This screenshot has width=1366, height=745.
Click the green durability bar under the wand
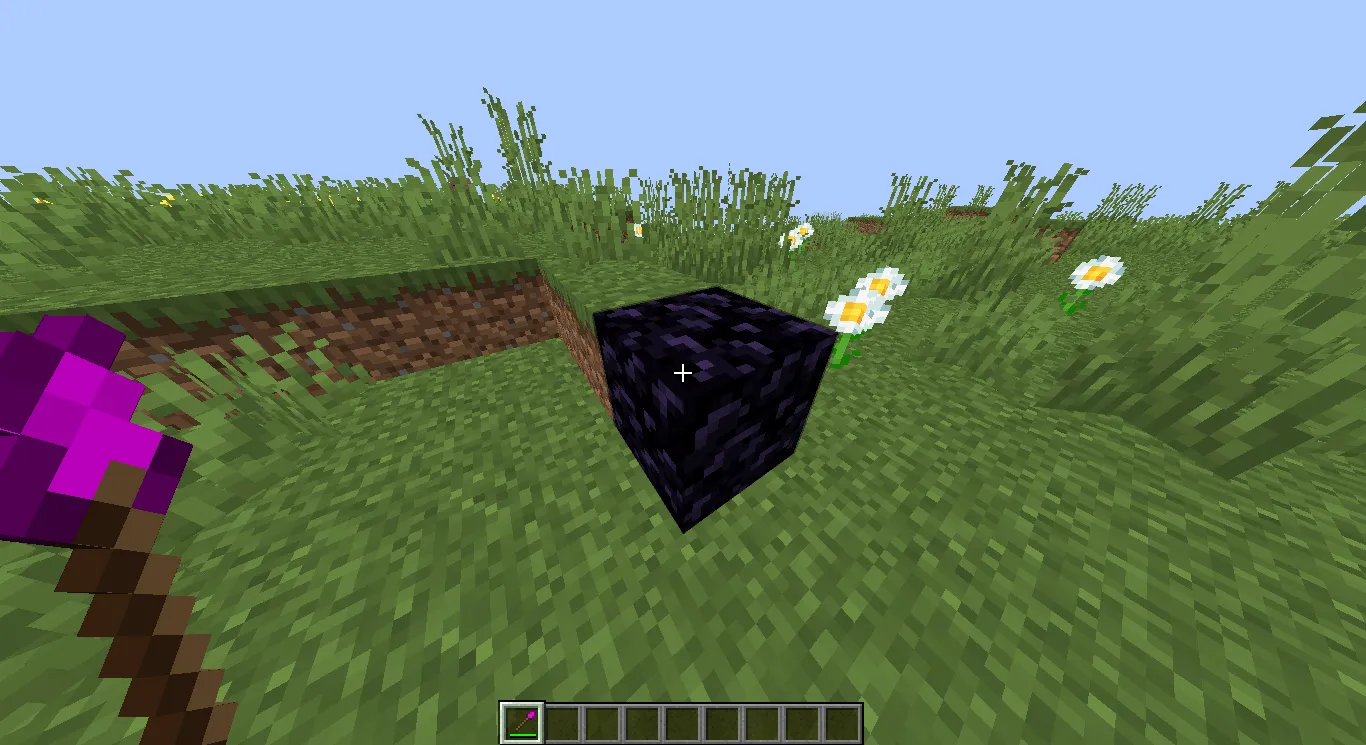coord(522,733)
